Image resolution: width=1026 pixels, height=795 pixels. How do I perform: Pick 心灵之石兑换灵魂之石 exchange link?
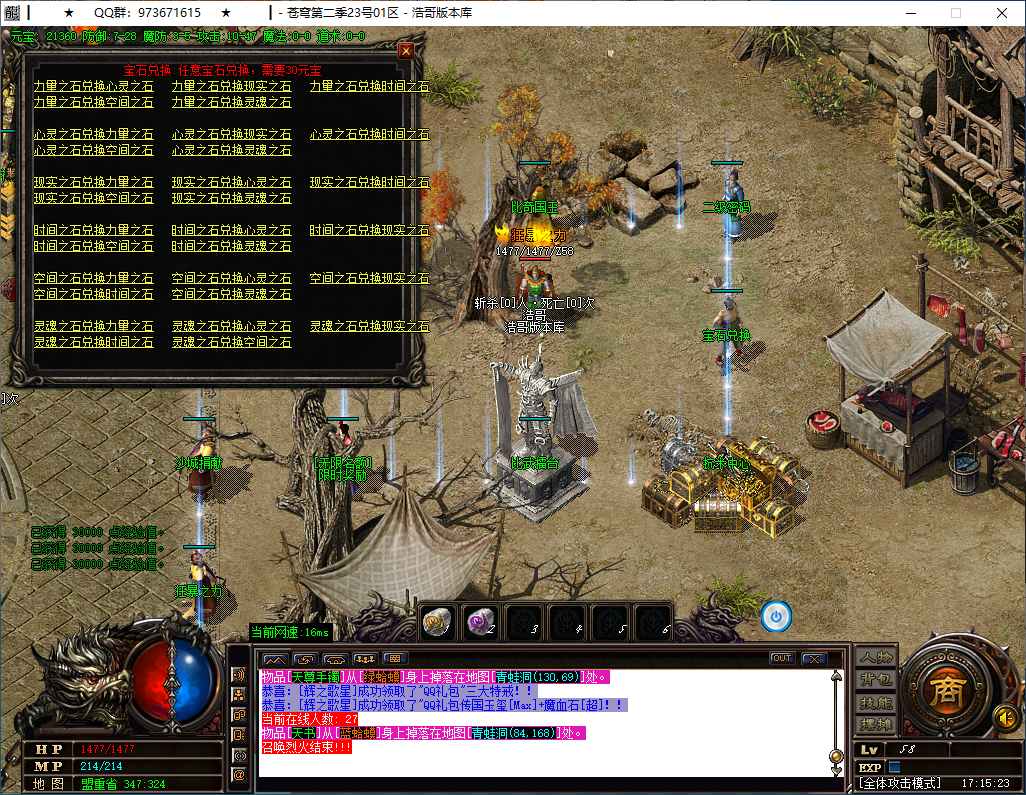pos(231,150)
